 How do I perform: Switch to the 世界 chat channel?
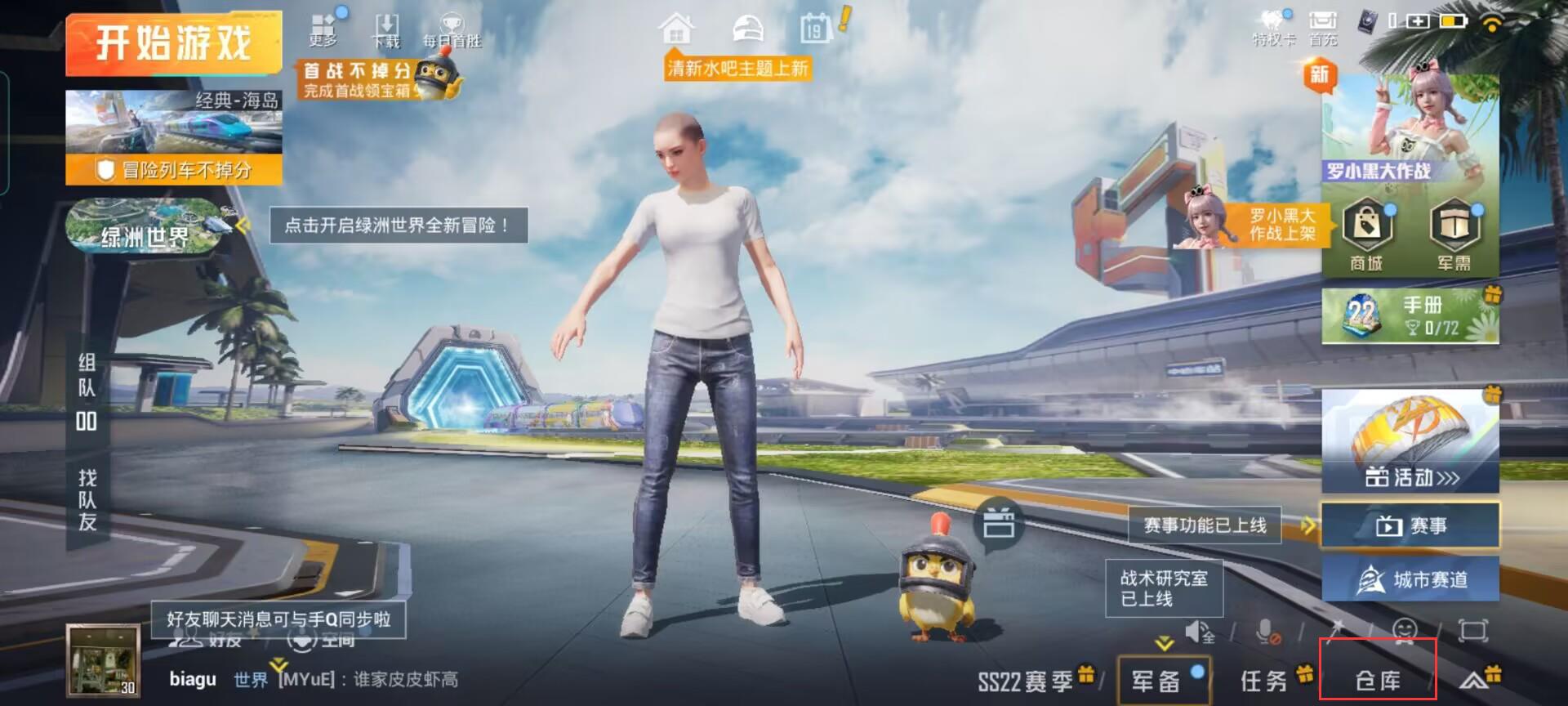(x=249, y=679)
